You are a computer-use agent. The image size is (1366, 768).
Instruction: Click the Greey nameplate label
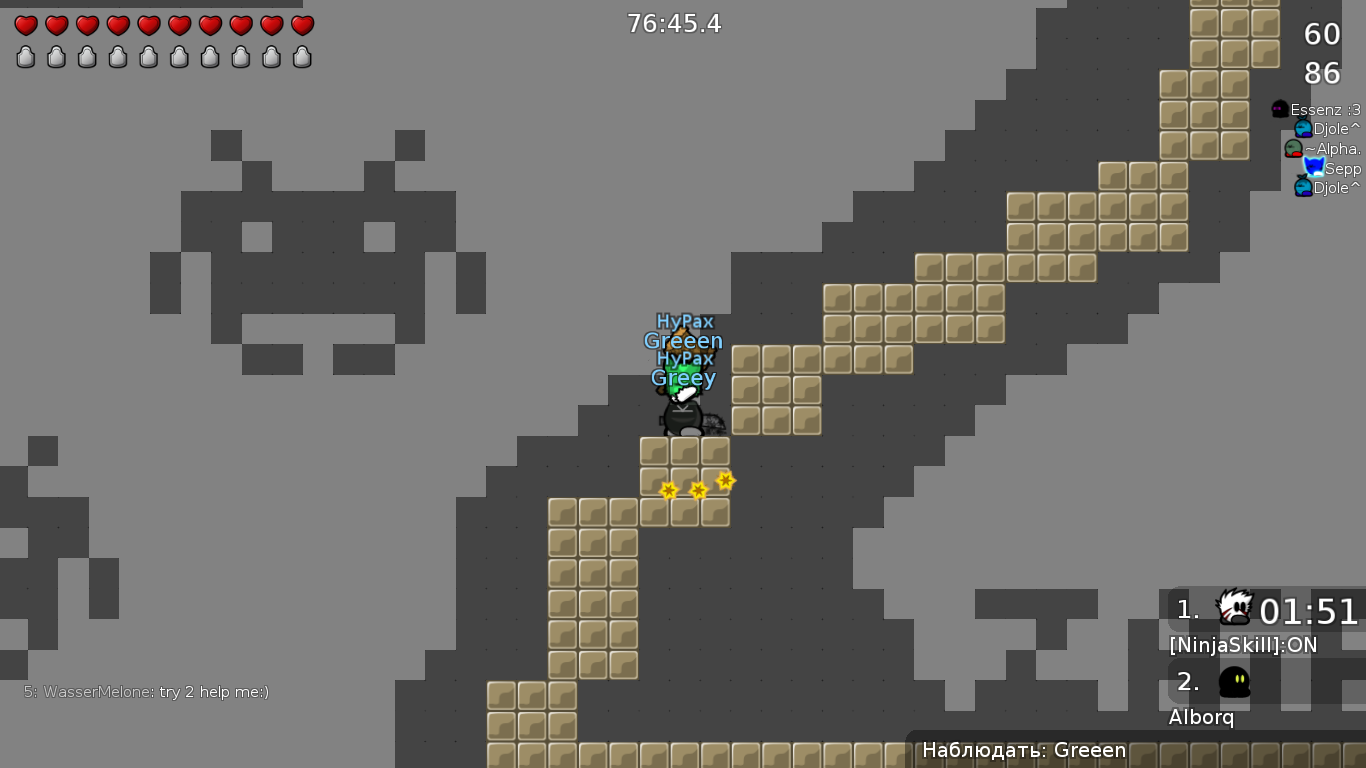[x=683, y=378]
